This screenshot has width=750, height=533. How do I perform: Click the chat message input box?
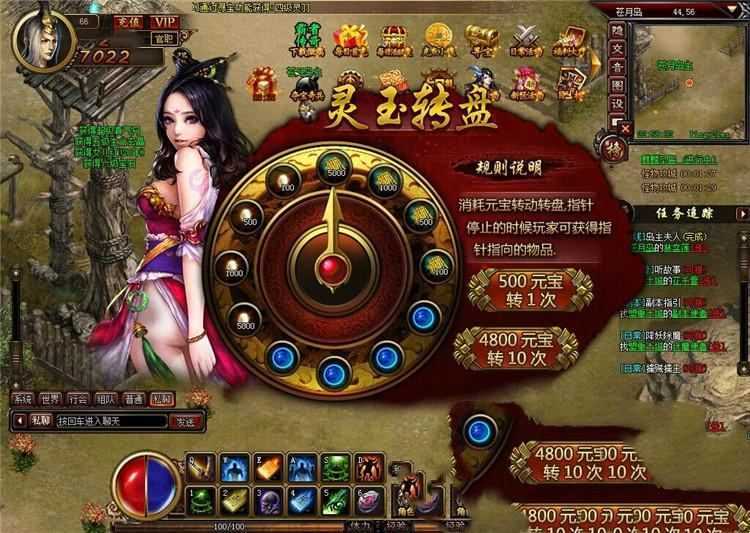click(112, 422)
